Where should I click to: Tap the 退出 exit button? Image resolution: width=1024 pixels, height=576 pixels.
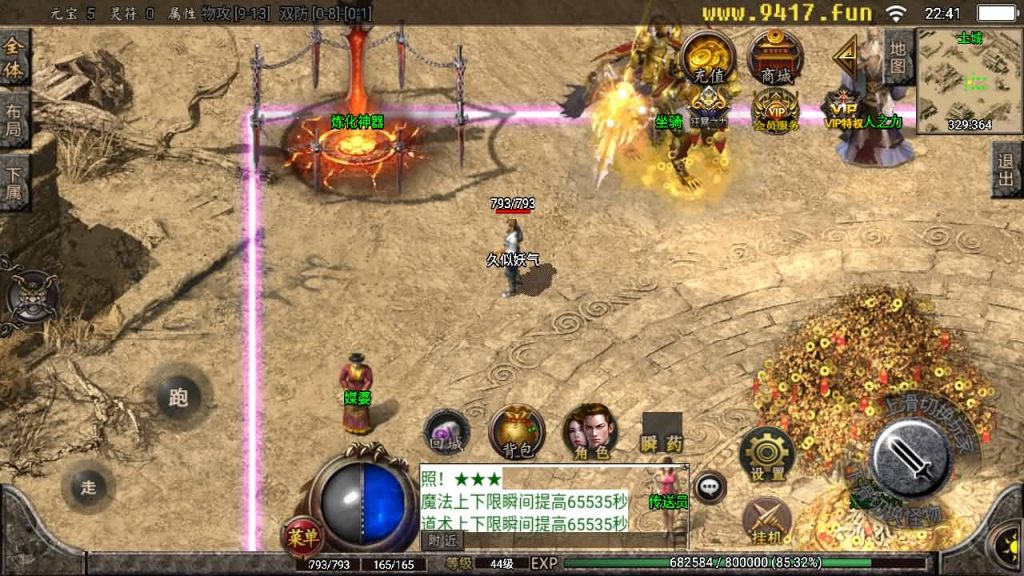point(1007,168)
